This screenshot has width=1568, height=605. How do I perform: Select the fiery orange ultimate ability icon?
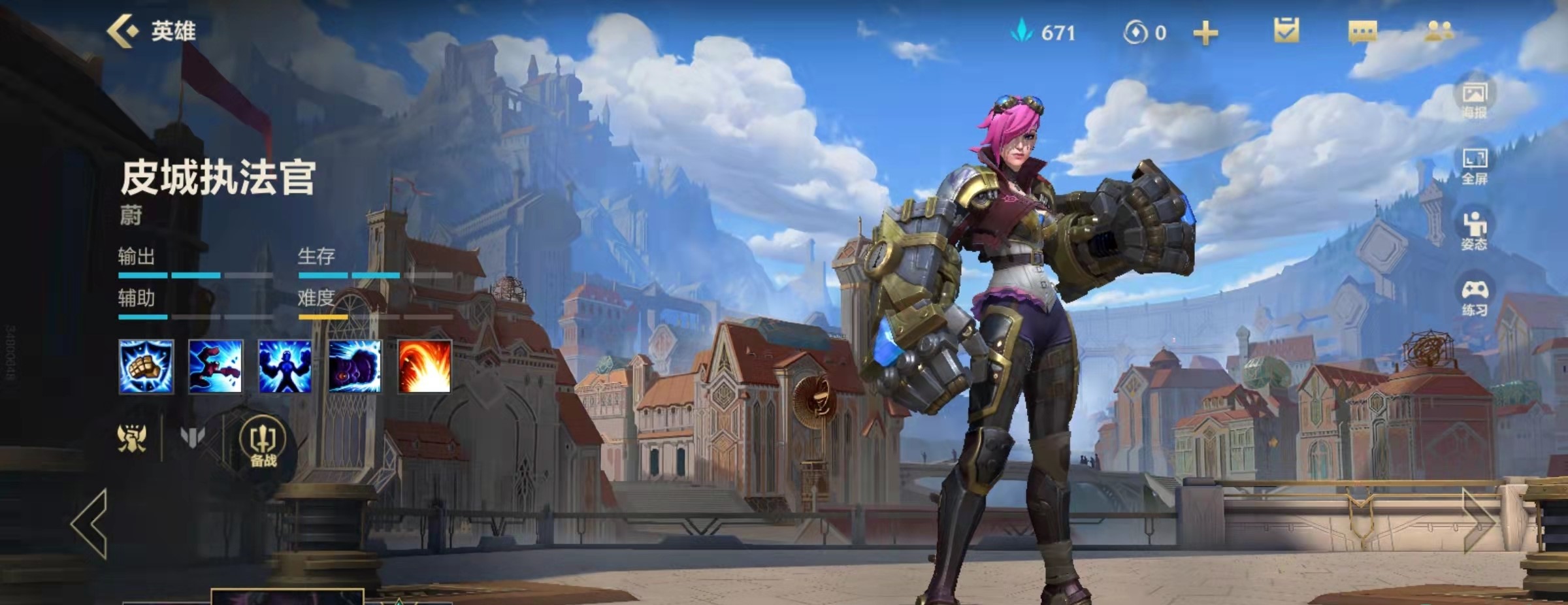pyautogui.click(x=425, y=367)
